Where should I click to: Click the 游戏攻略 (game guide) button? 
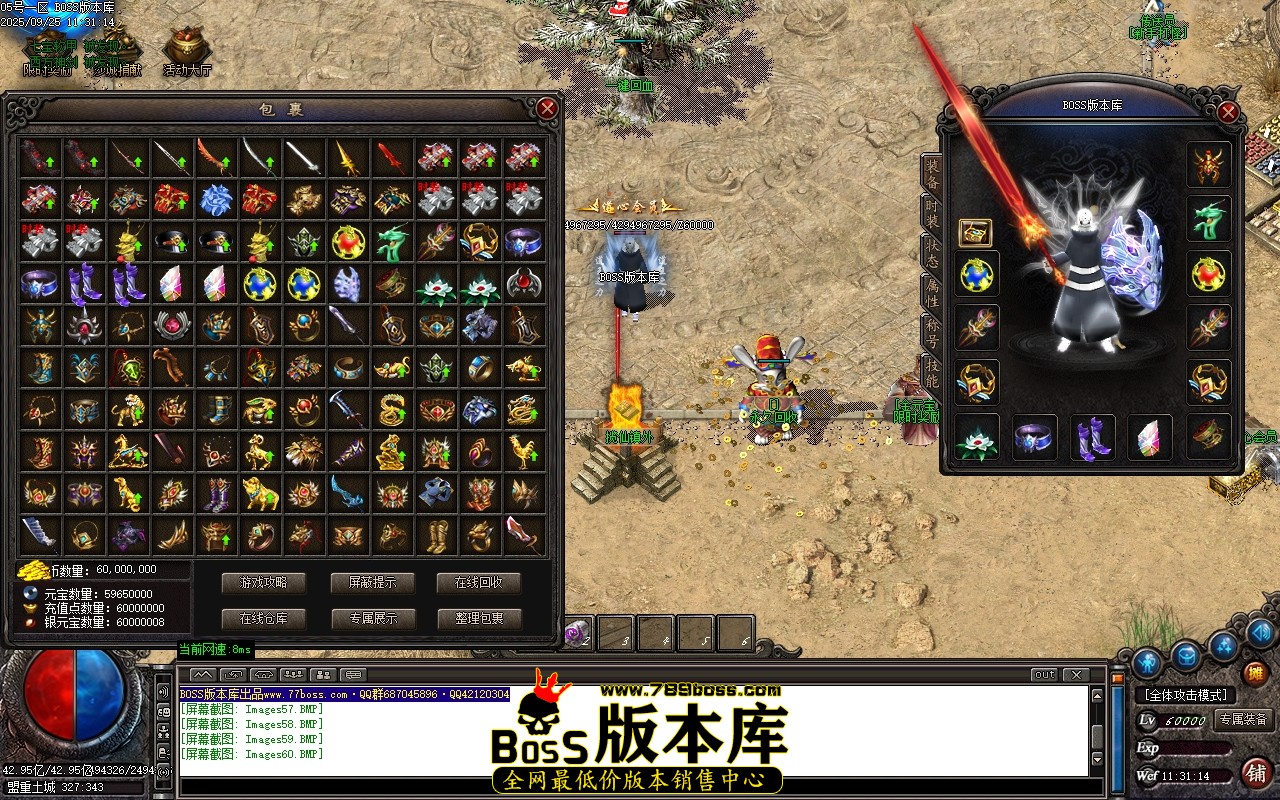(263, 584)
